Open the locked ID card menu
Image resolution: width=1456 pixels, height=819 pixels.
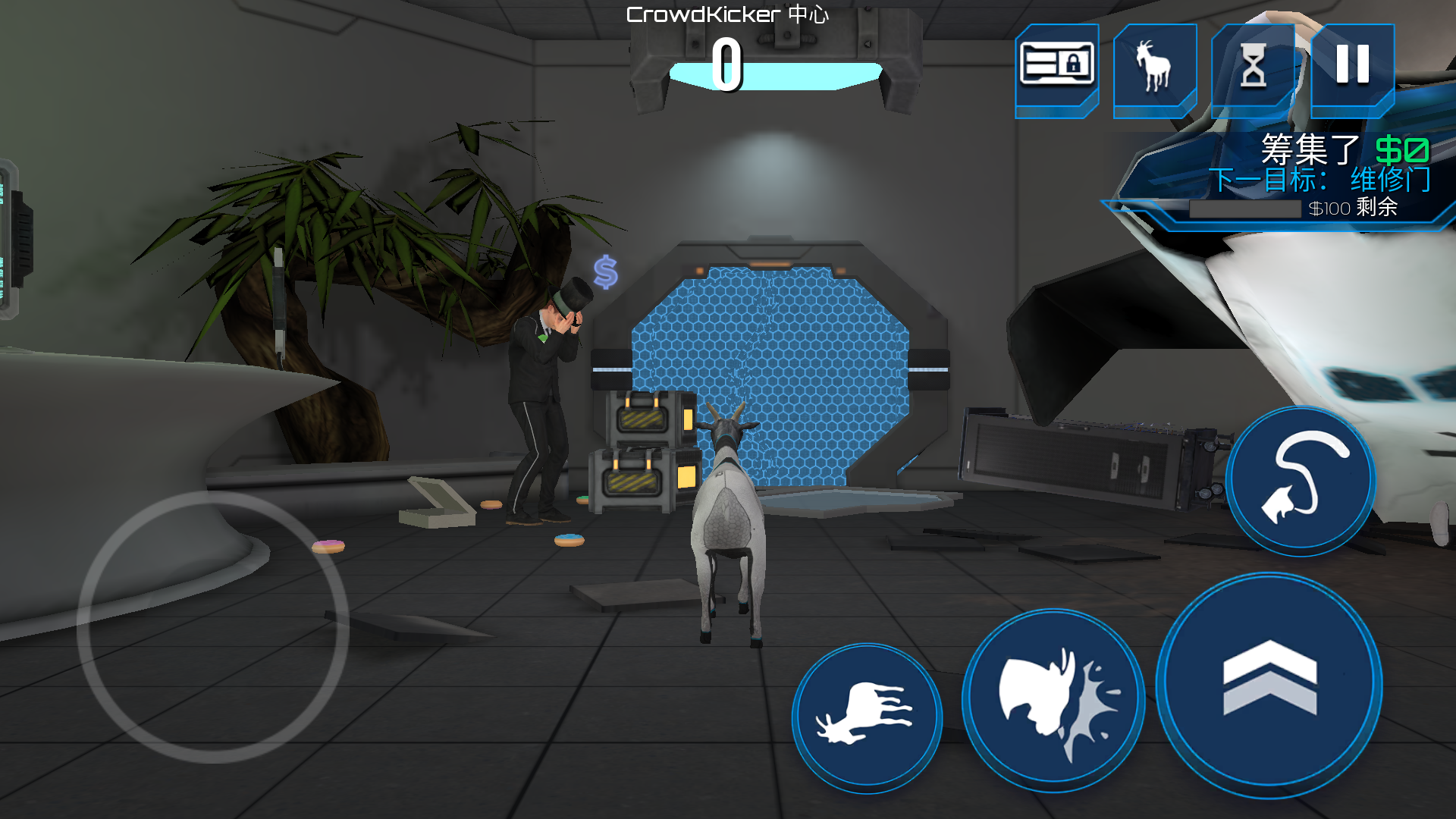[x=1056, y=66]
